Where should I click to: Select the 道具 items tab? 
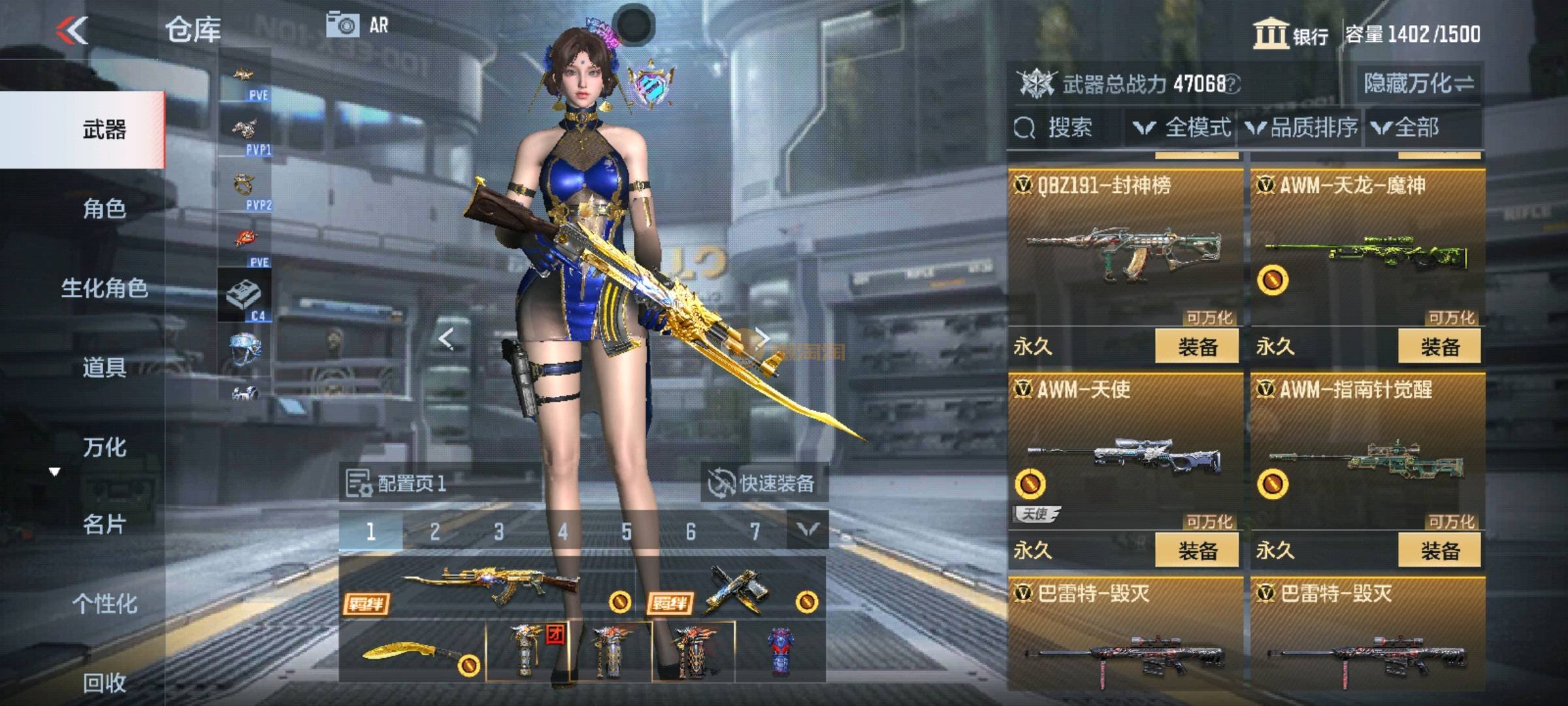[104, 368]
